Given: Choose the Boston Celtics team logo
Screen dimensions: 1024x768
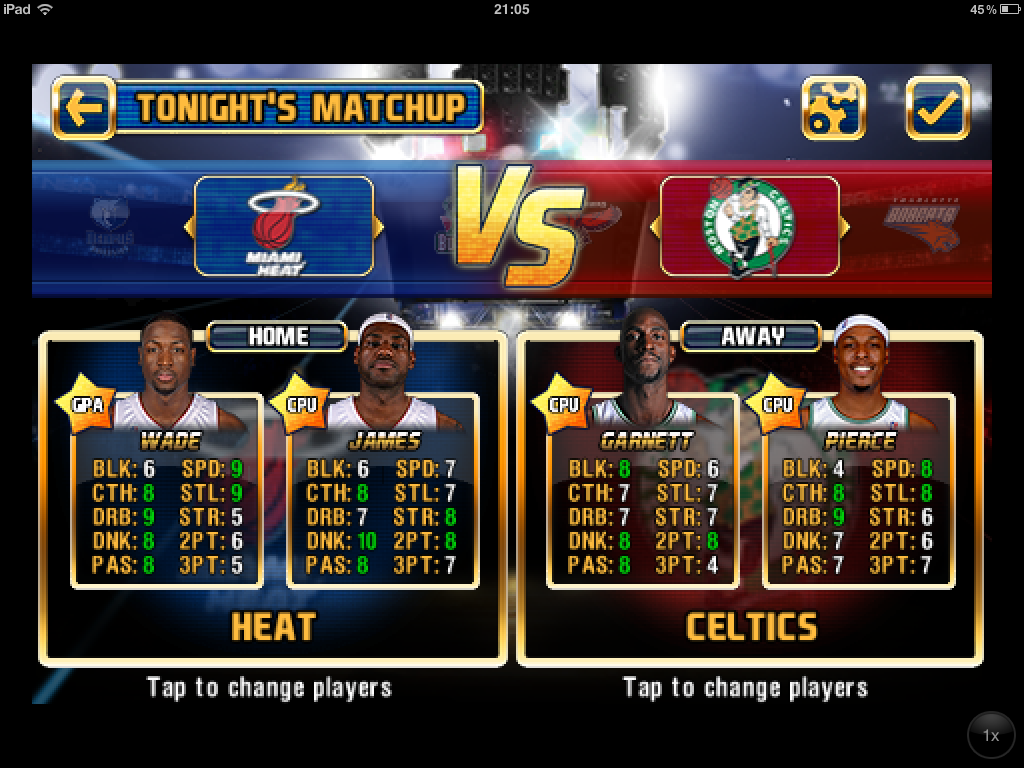Looking at the screenshot, I should pos(750,226).
